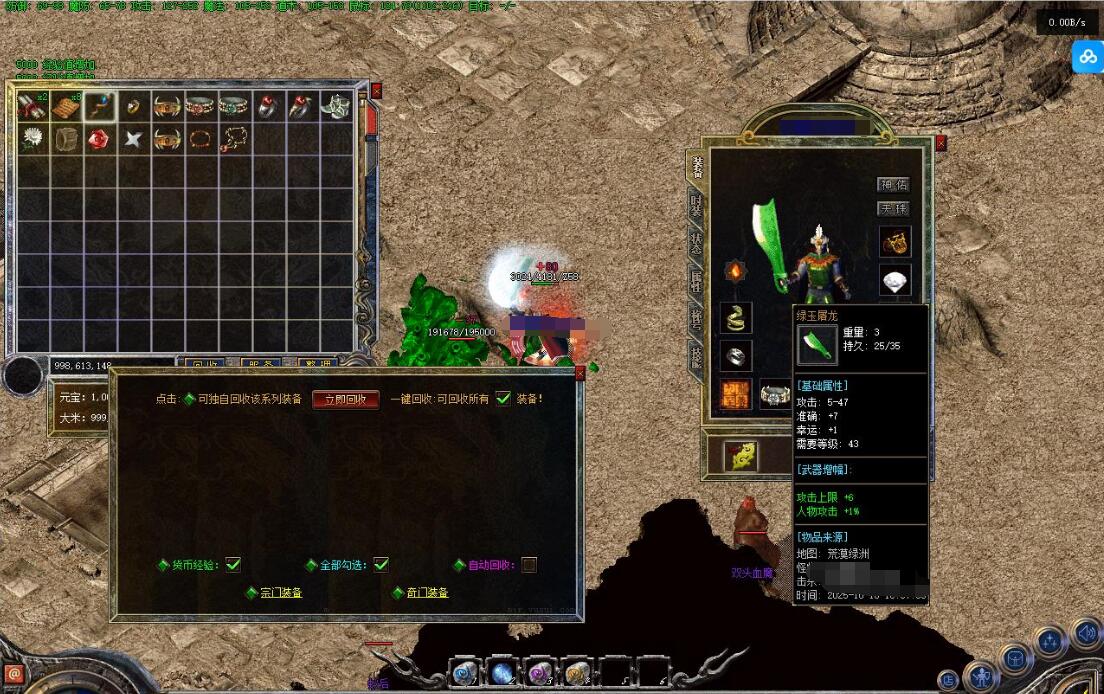
Task: Close the inventory bag window
Action: (376, 90)
